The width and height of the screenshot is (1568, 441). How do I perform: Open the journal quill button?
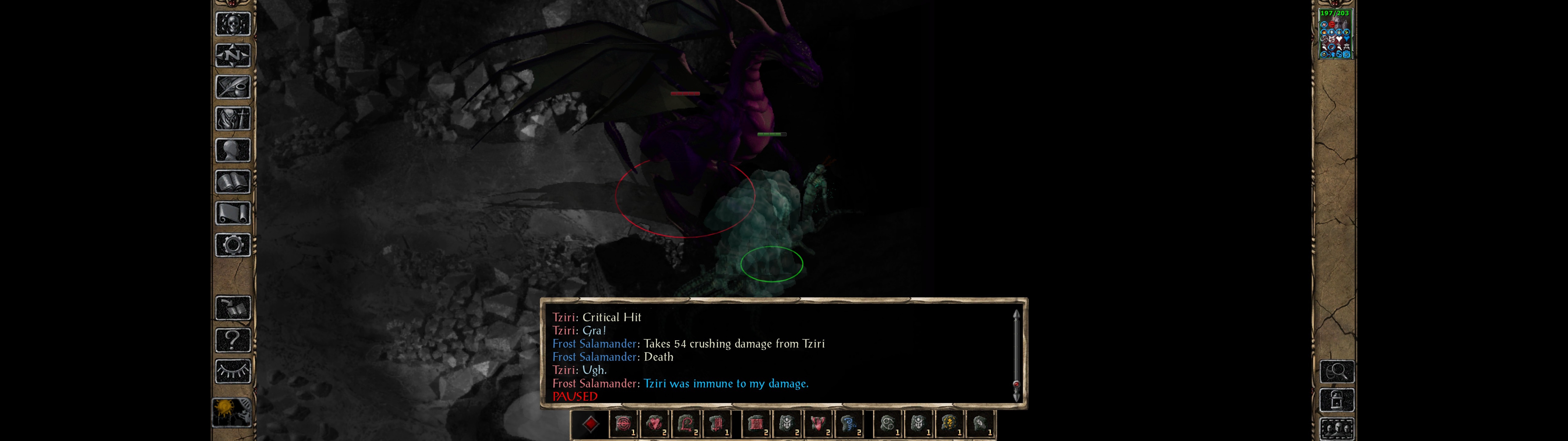(233, 87)
